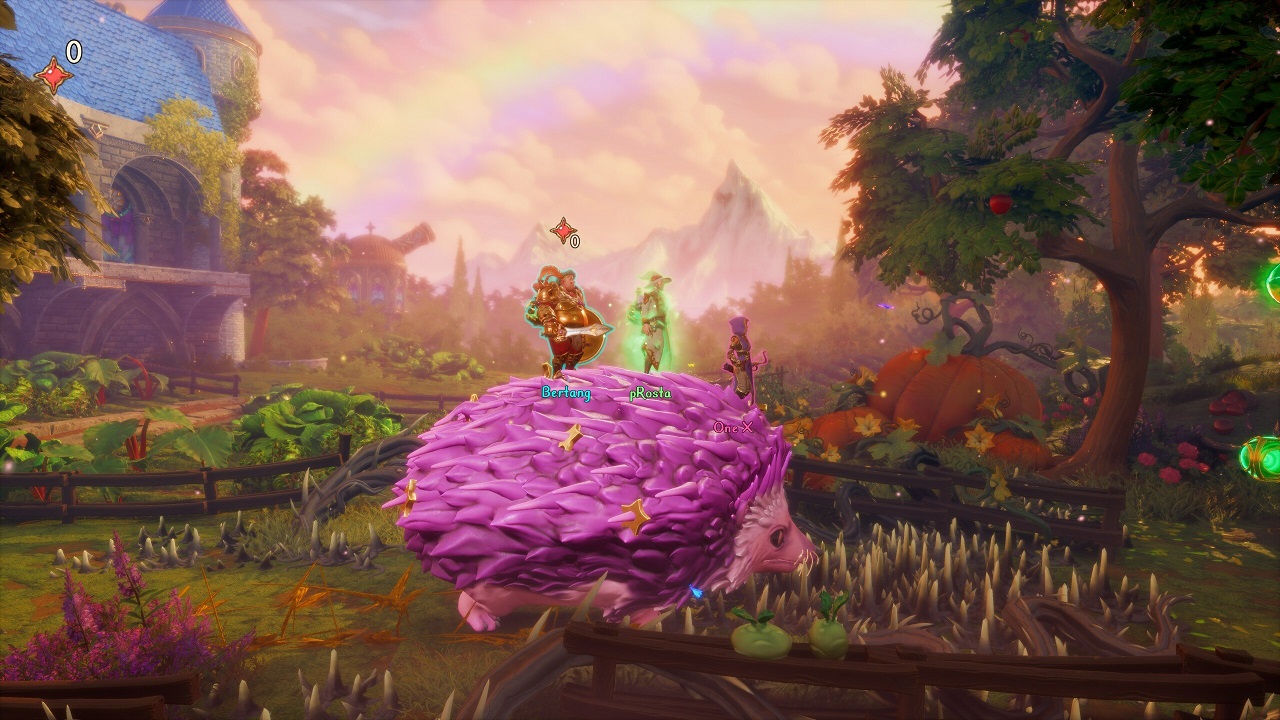Image resolution: width=1280 pixels, height=720 pixels.
Task: Click the red star icon above Bertang
Action: [x=560, y=229]
